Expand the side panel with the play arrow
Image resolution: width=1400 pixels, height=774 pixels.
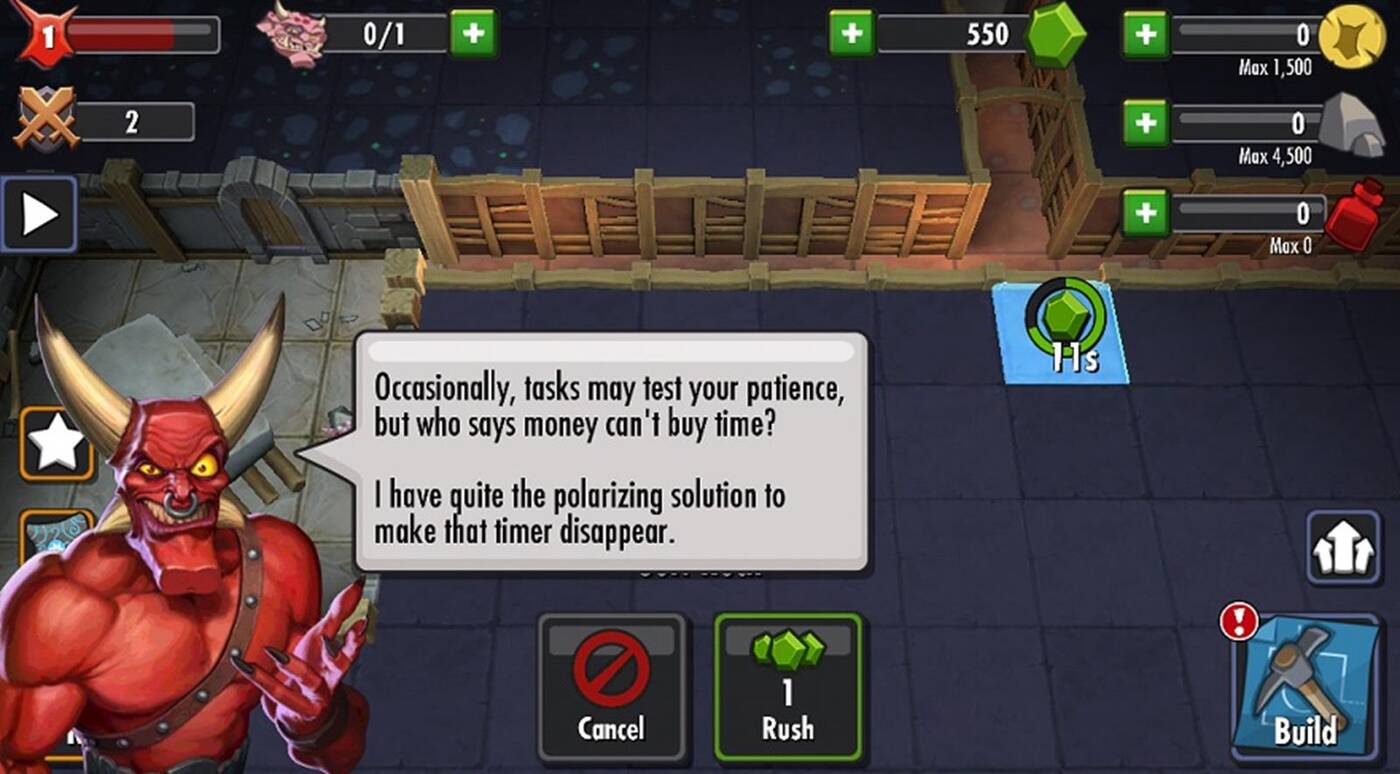[x=39, y=214]
